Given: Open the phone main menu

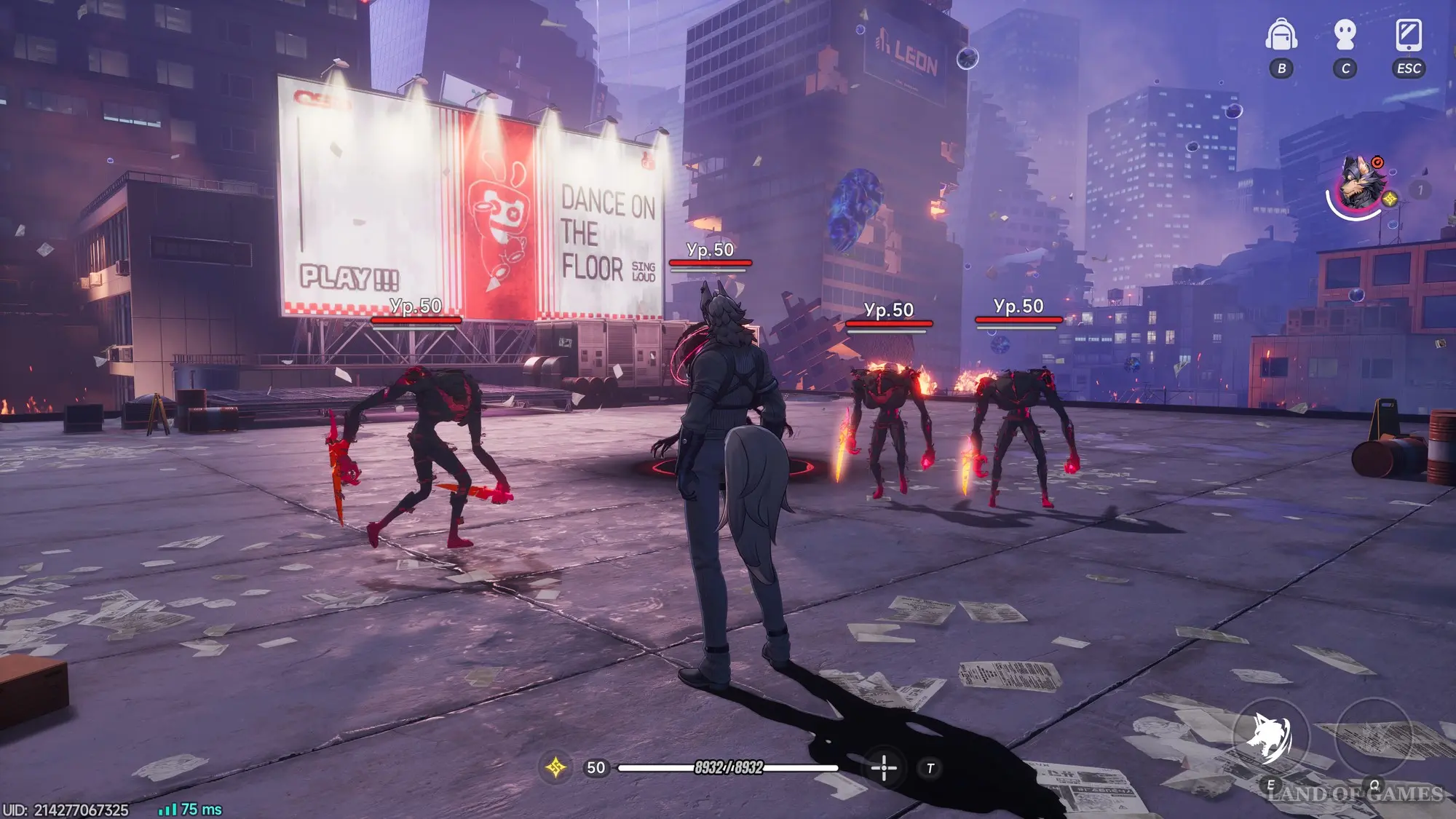Looking at the screenshot, I should [1409, 36].
